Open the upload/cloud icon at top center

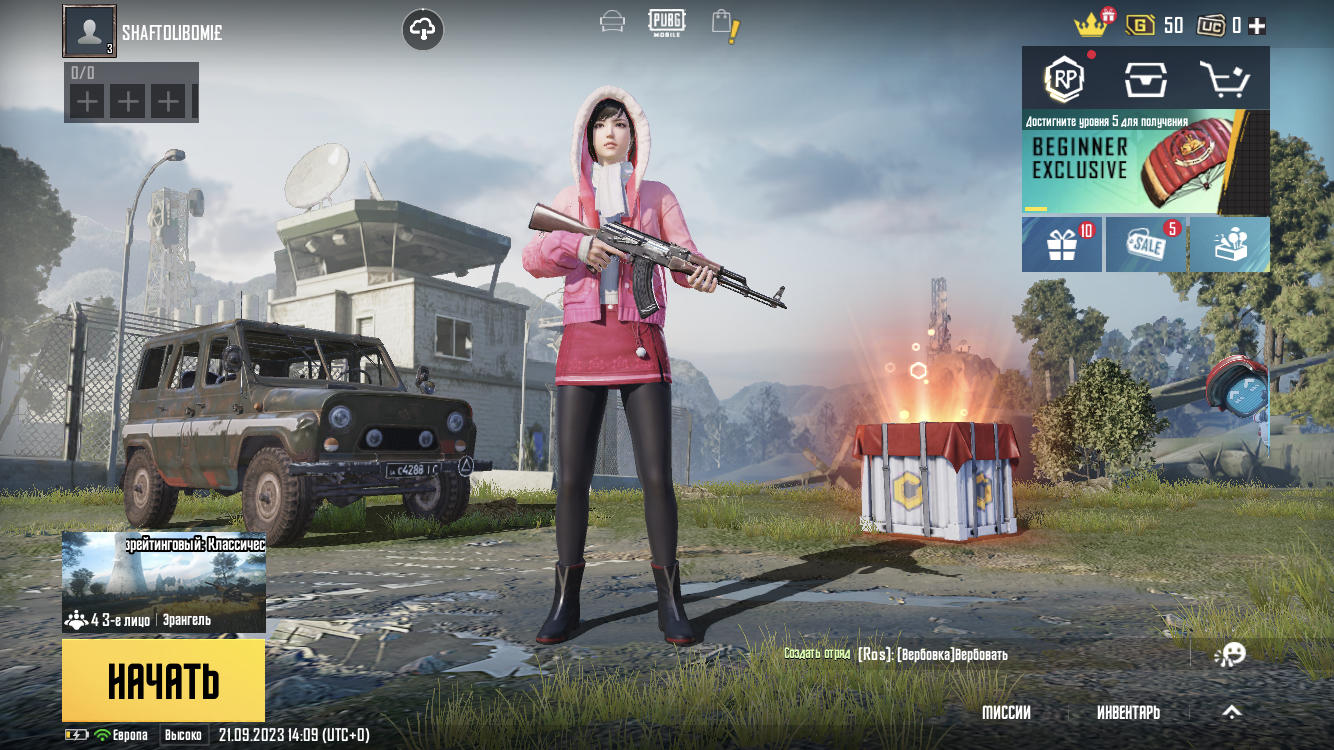422,28
